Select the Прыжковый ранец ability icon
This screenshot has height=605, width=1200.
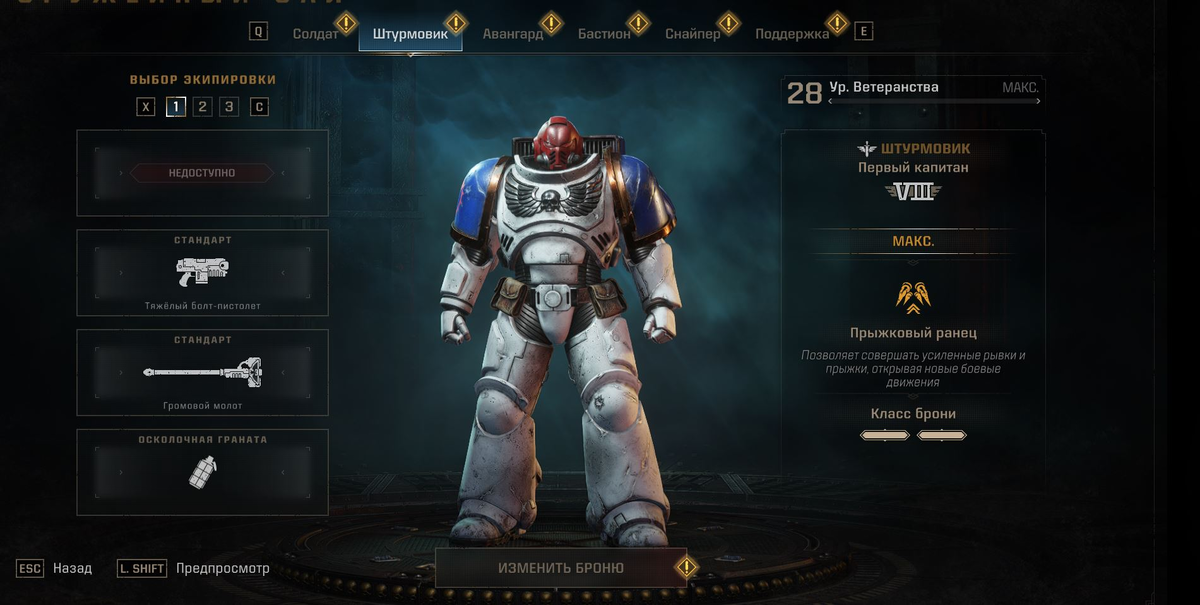[914, 297]
